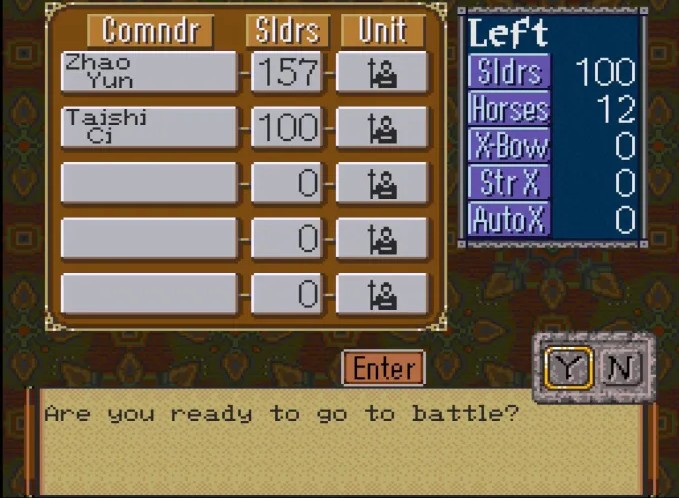Click the Enter button
The width and height of the screenshot is (679, 498).
pyautogui.click(x=383, y=368)
